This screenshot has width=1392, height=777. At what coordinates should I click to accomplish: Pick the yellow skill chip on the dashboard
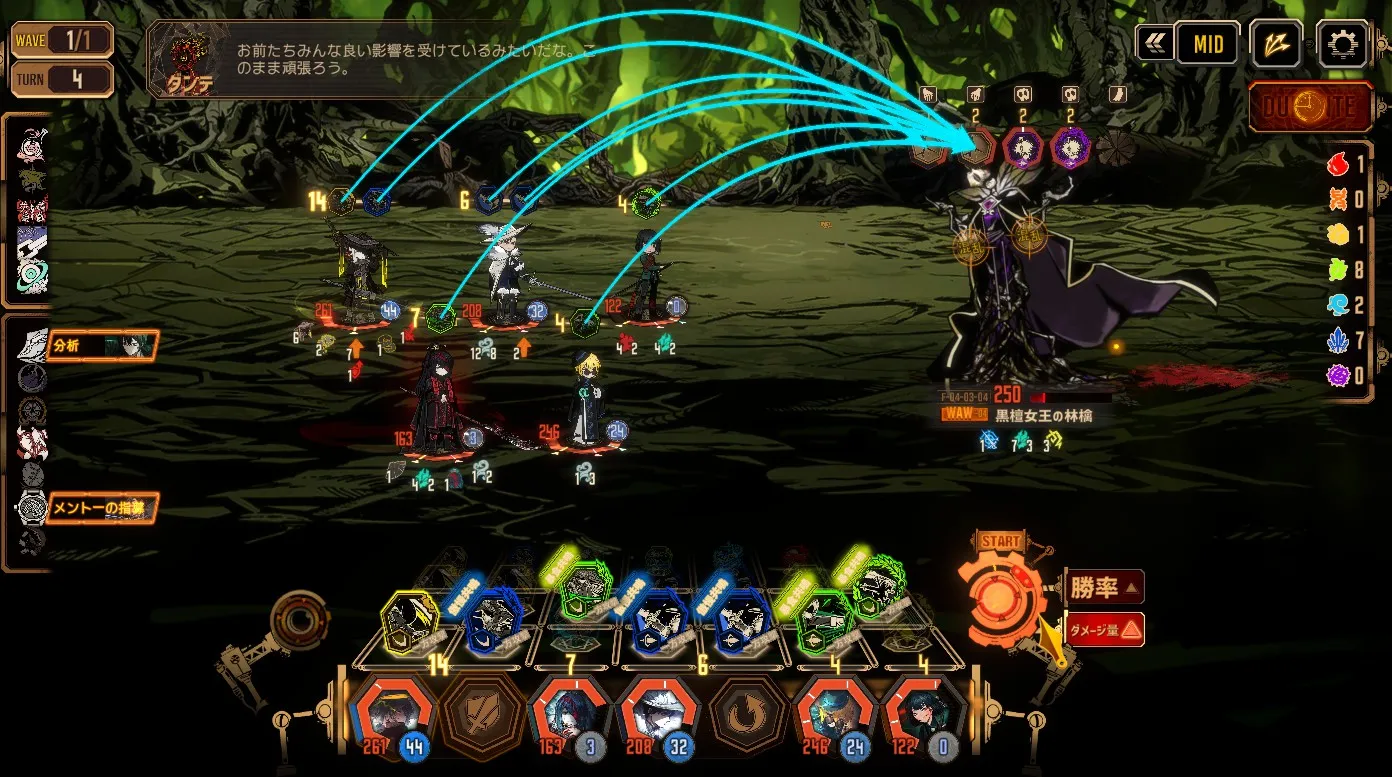coord(410,621)
